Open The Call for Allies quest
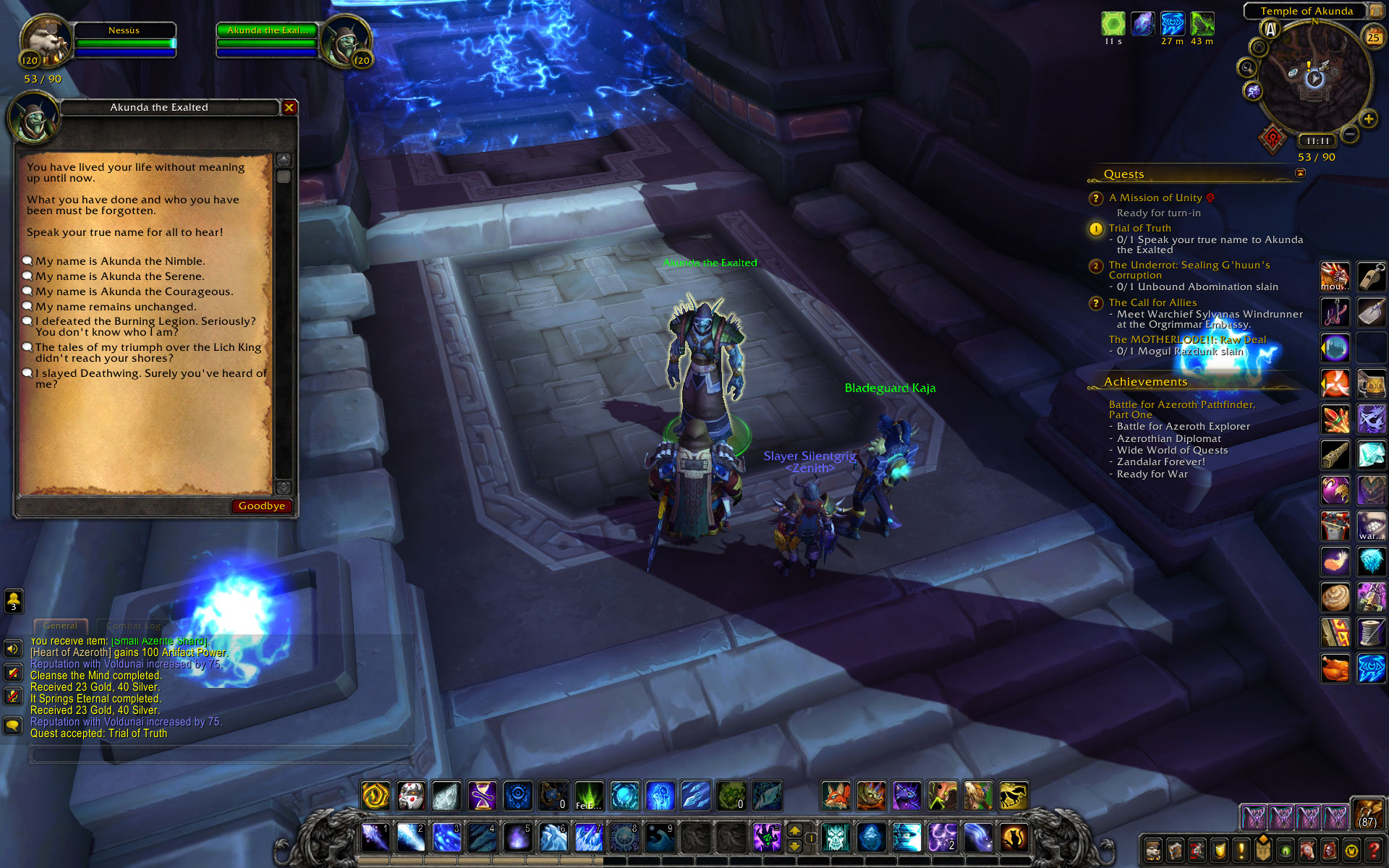This screenshot has height=868, width=1389. (x=1152, y=302)
